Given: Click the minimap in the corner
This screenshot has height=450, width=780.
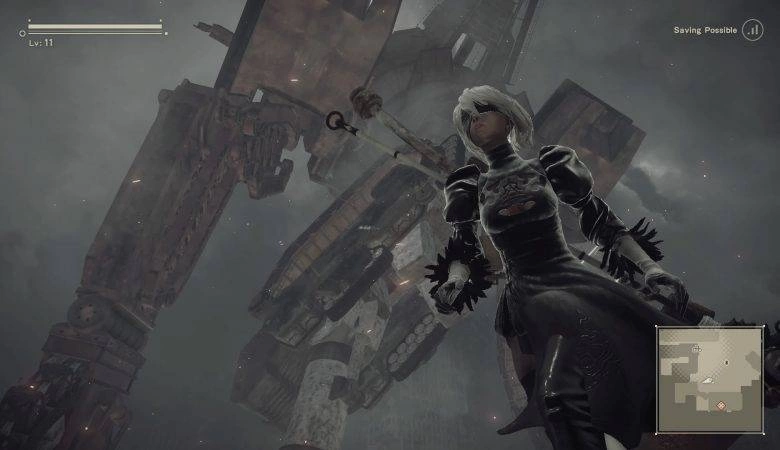Looking at the screenshot, I should [x=710, y=379].
